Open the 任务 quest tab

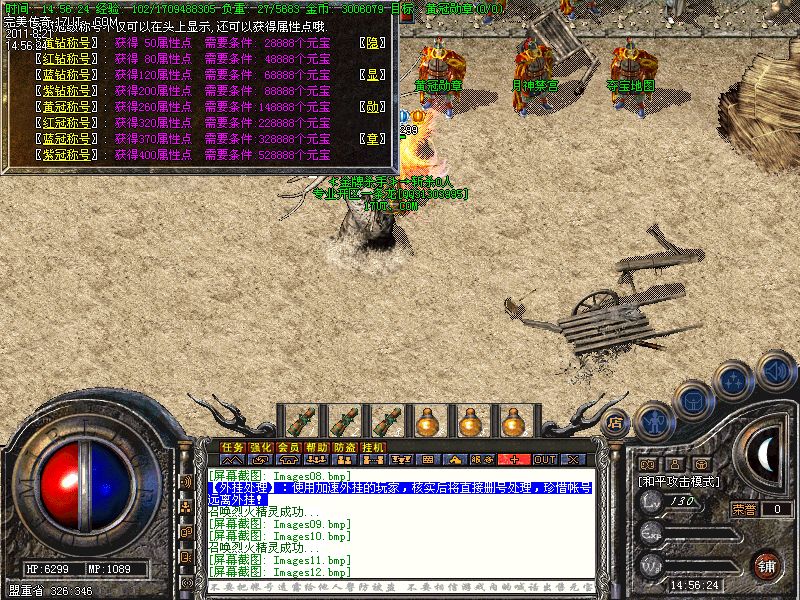[232, 447]
